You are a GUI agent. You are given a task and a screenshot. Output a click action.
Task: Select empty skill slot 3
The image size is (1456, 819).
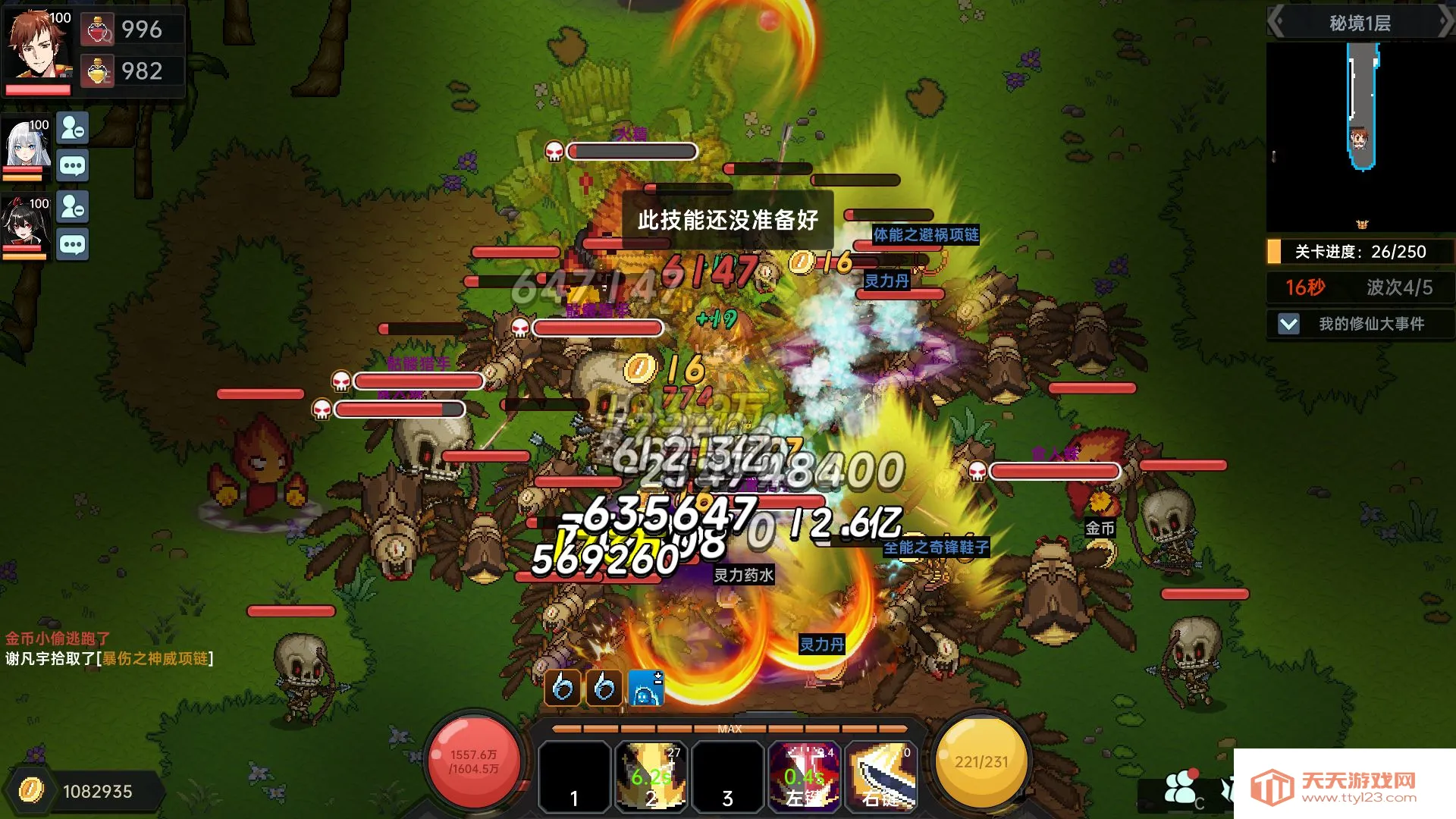(x=727, y=776)
